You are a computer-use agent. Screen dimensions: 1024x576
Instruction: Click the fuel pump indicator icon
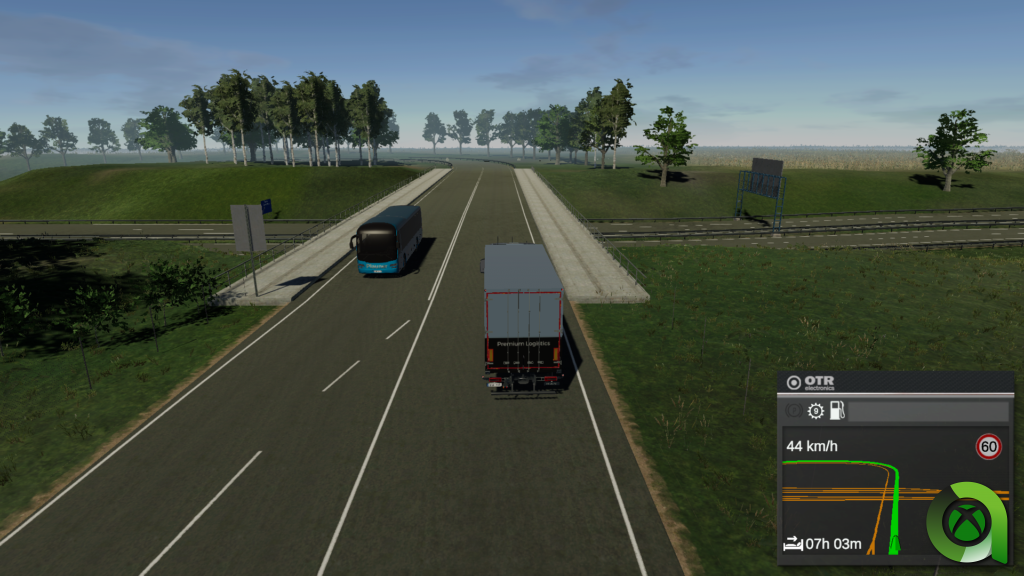[838, 411]
